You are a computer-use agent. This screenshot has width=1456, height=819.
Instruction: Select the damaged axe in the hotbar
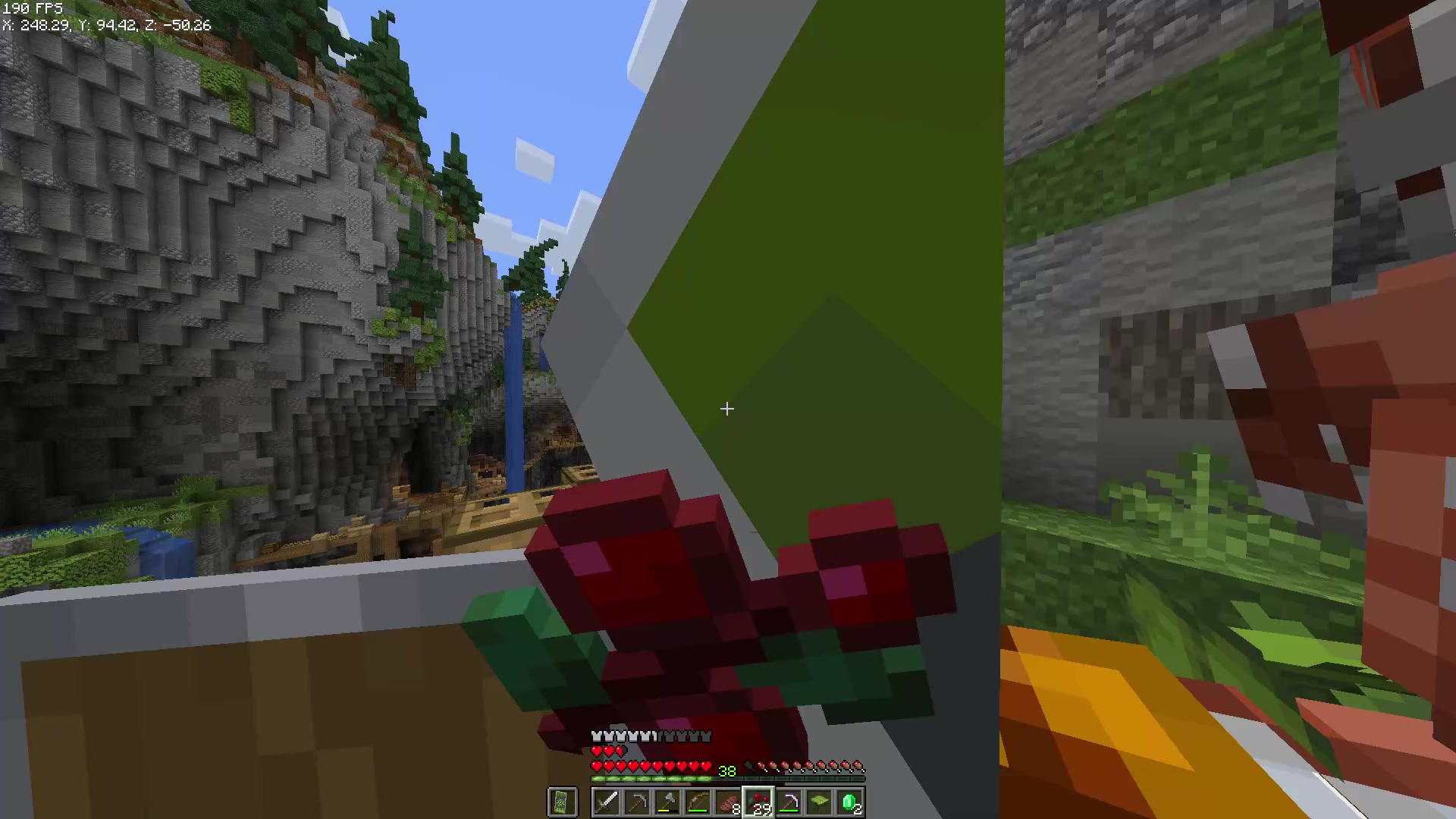(667, 802)
